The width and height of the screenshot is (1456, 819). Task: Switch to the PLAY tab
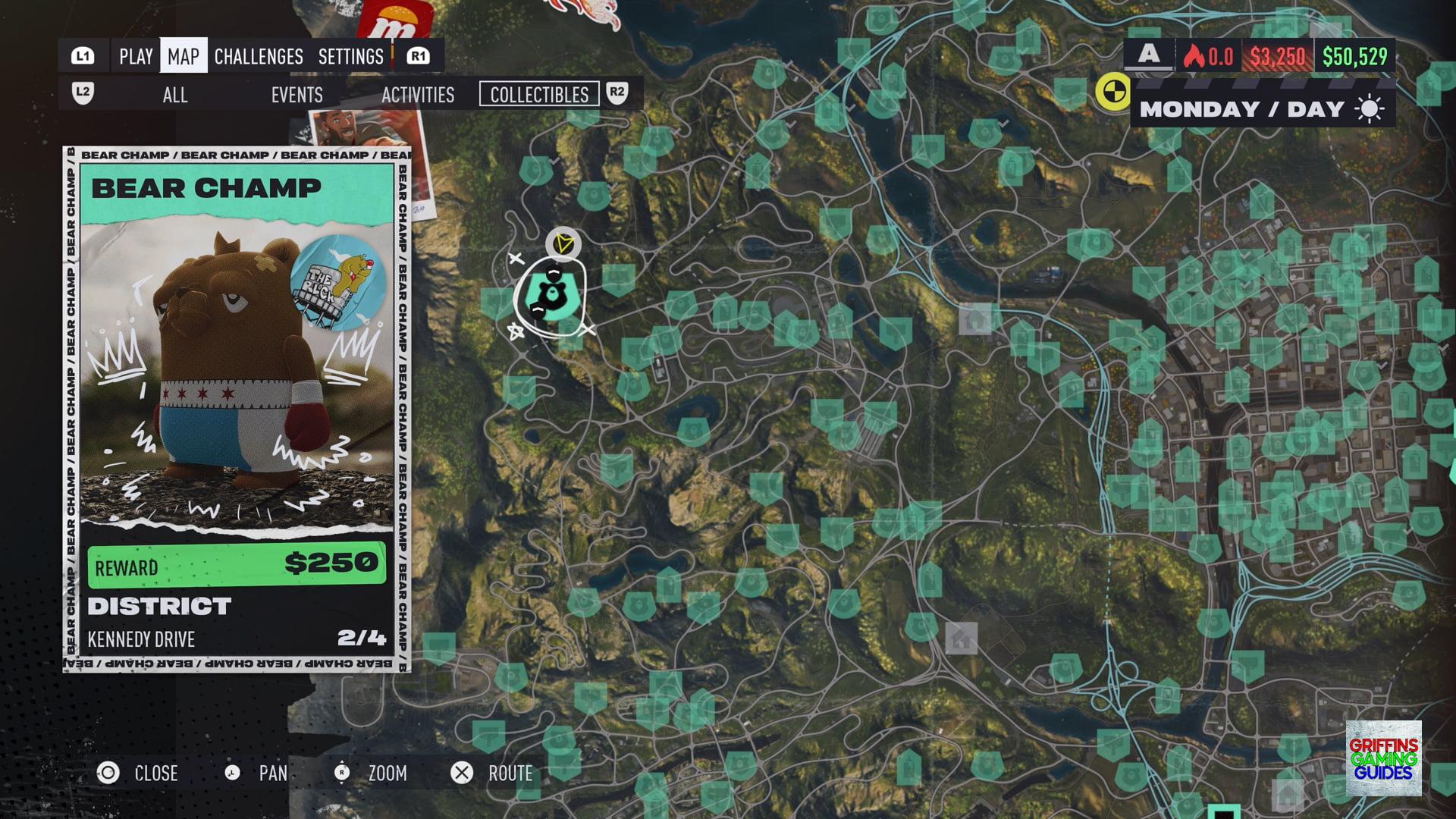pos(136,56)
